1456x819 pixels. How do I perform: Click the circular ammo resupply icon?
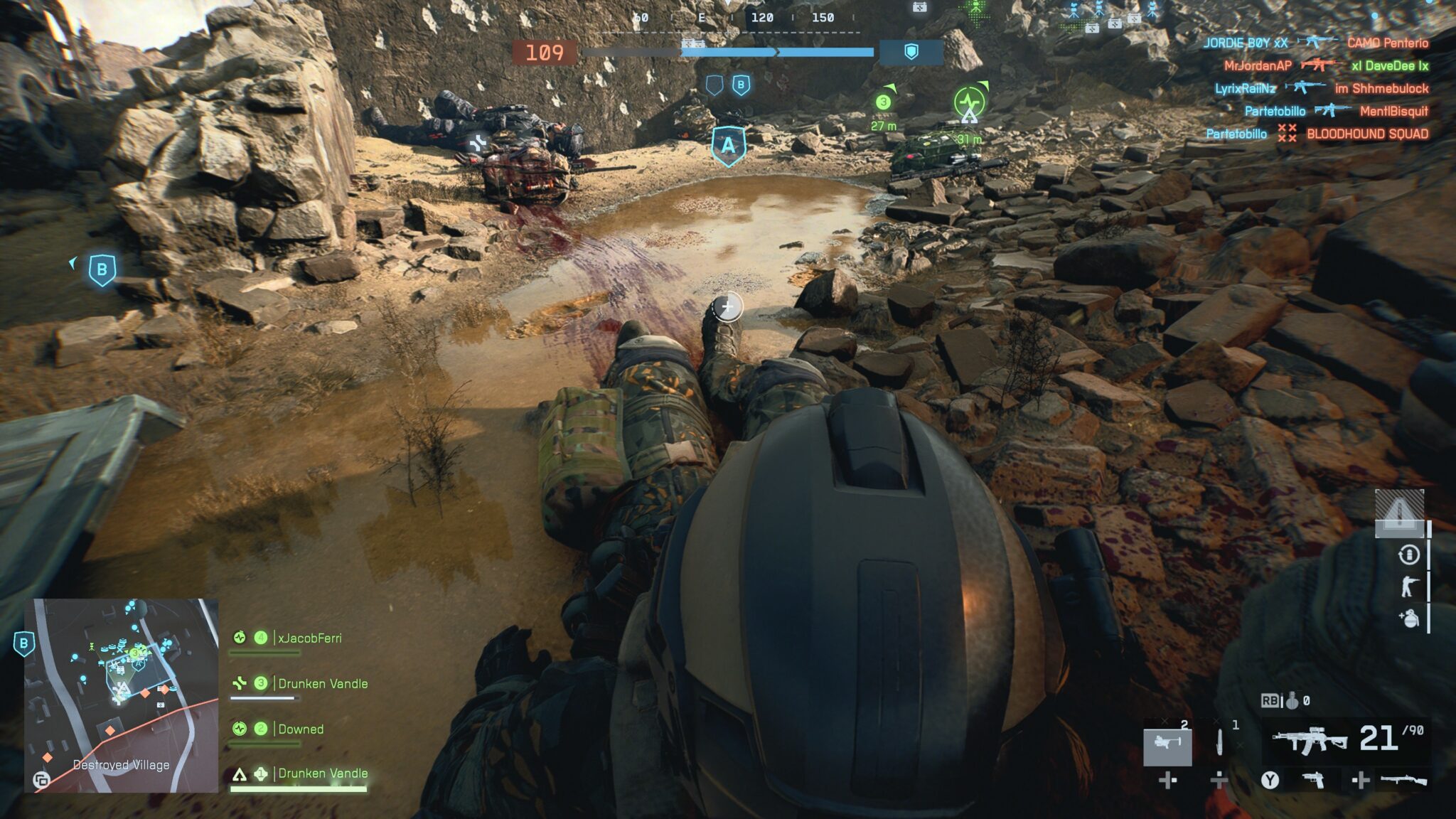pyautogui.click(x=1408, y=555)
